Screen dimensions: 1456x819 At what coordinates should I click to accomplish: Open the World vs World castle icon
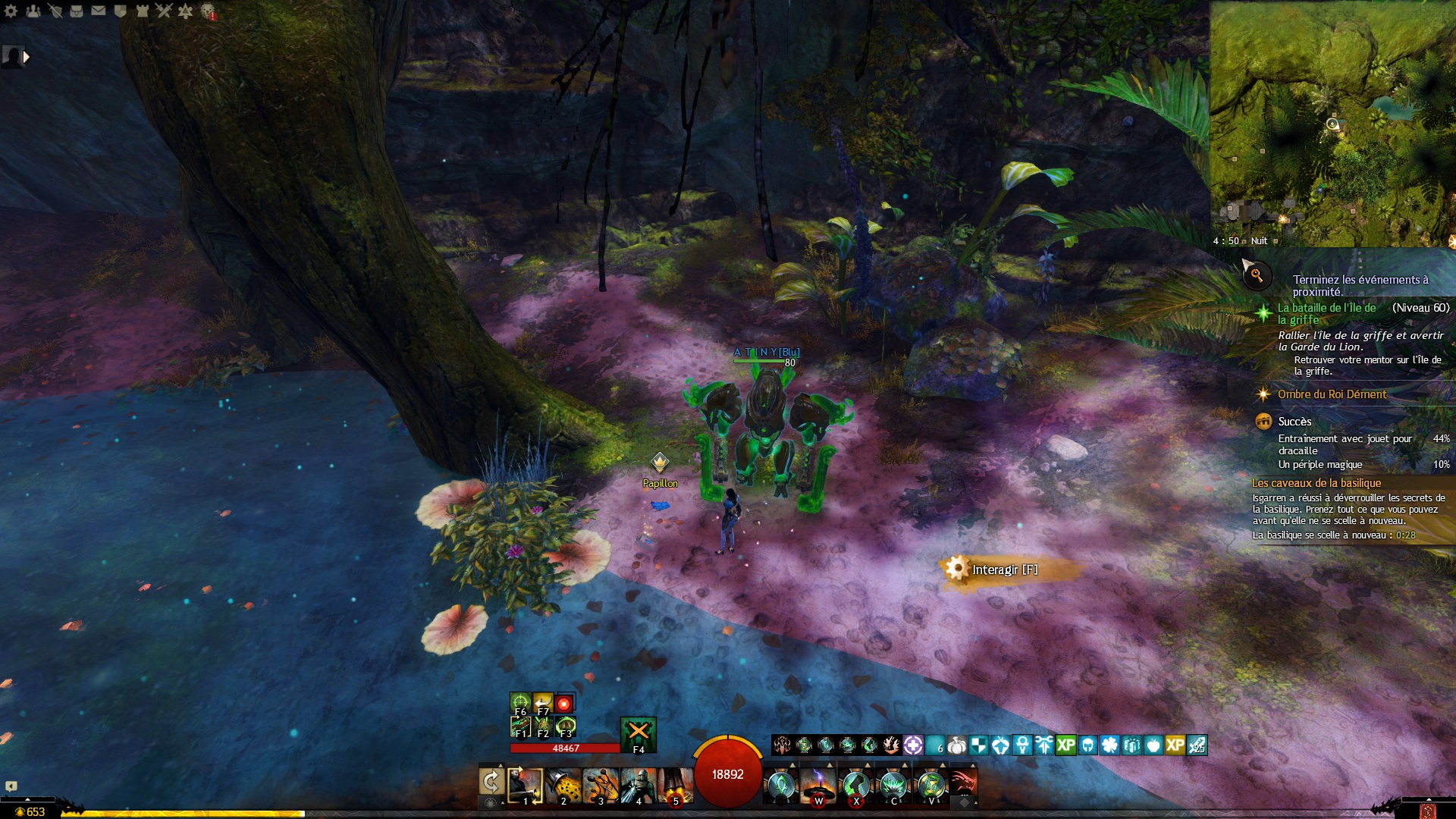tap(142, 11)
